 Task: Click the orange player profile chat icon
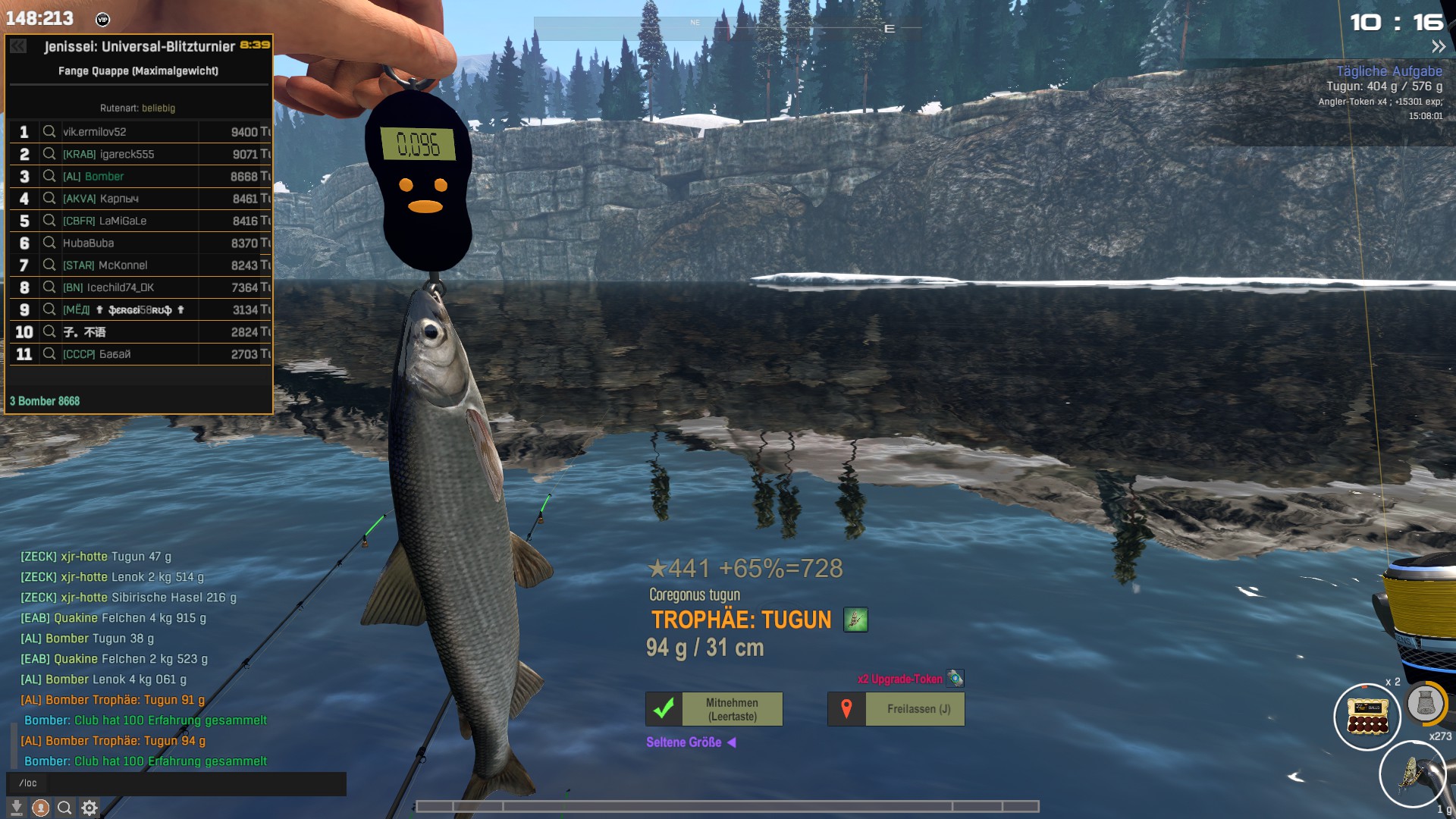pos(41,808)
